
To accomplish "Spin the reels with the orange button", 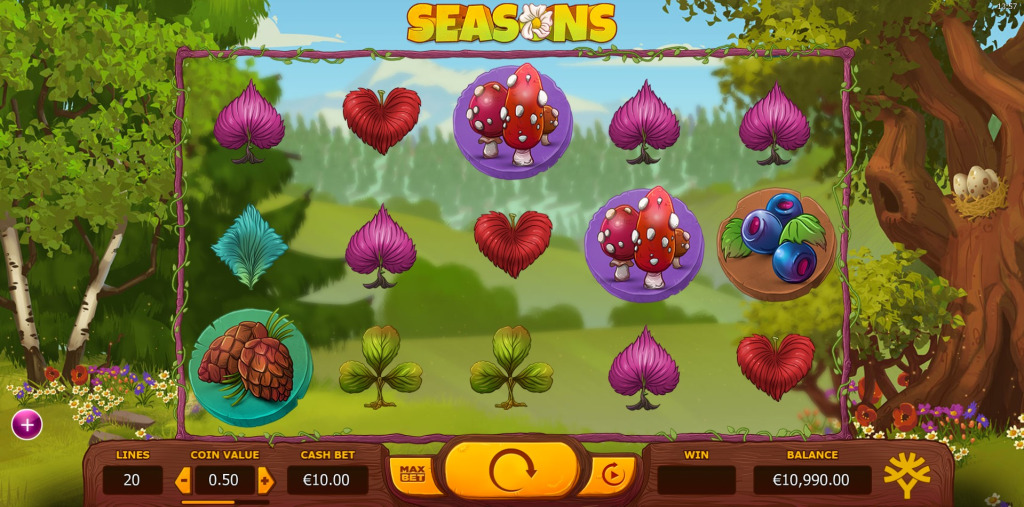I will (x=511, y=471).
